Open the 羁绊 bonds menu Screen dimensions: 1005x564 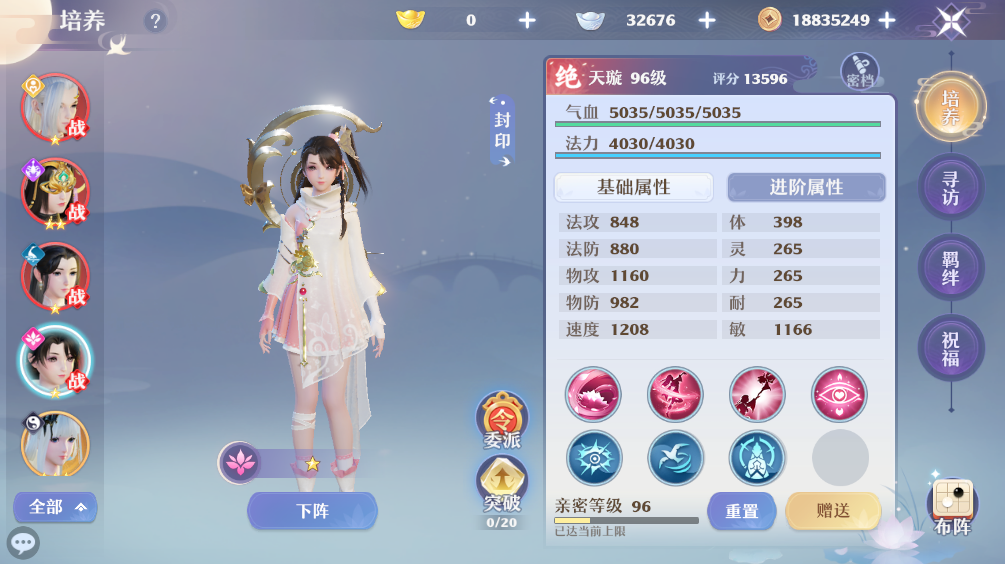click(950, 267)
